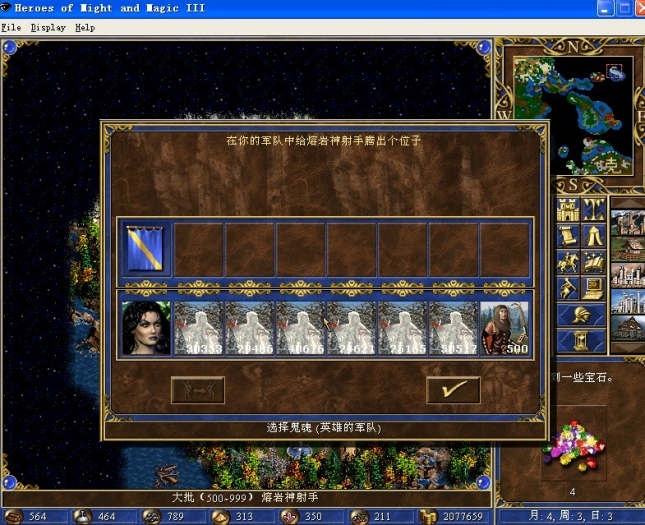Open the File menu

coord(11,28)
